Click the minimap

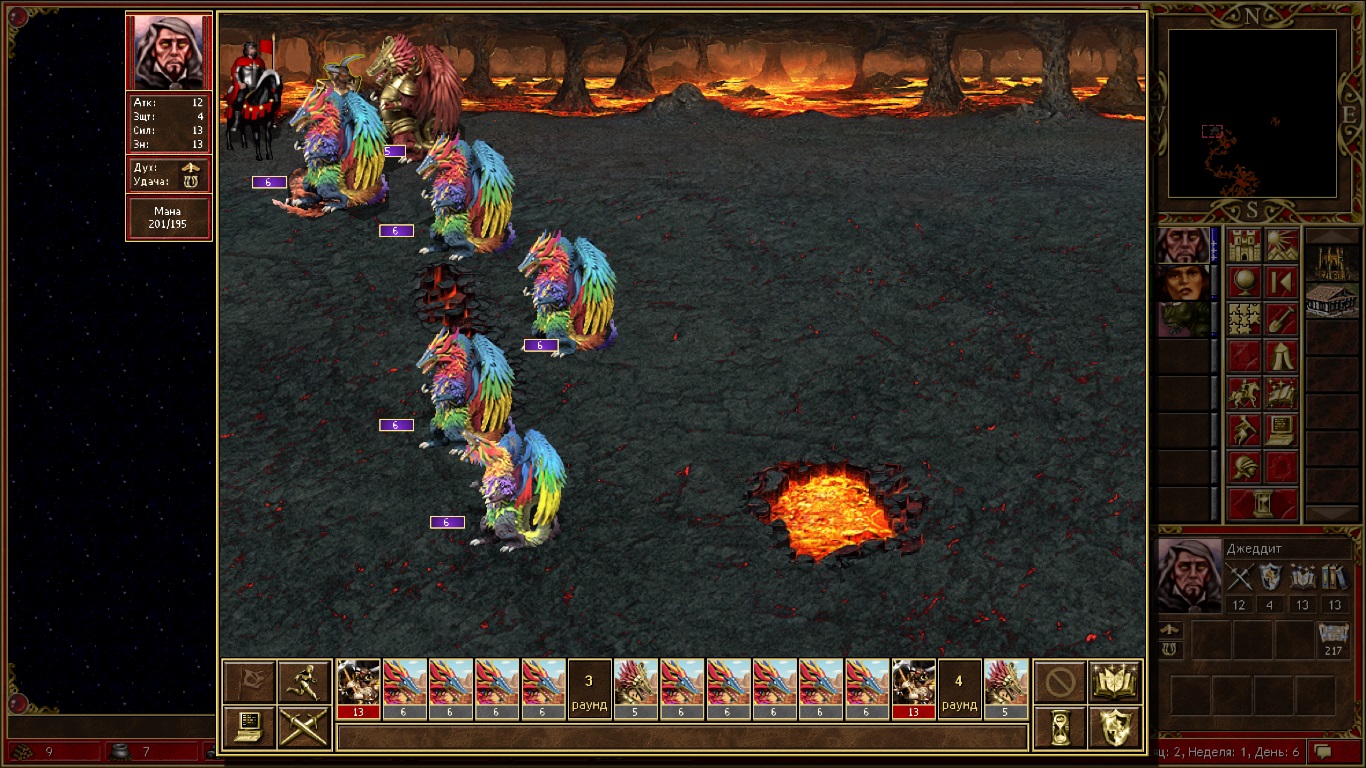click(1252, 112)
